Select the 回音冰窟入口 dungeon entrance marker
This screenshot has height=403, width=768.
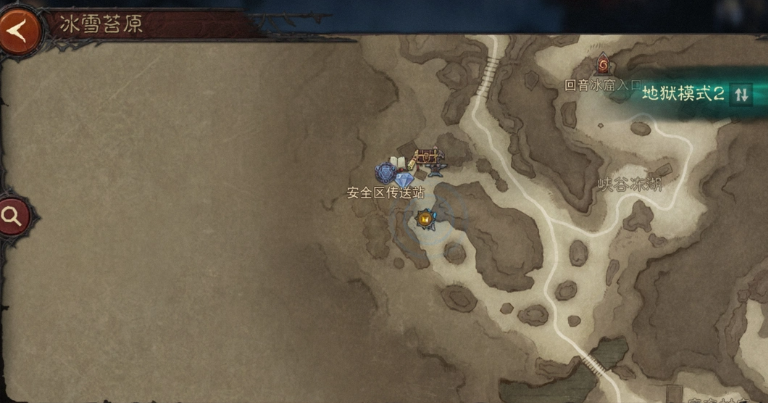pyautogui.click(x=604, y=67)
